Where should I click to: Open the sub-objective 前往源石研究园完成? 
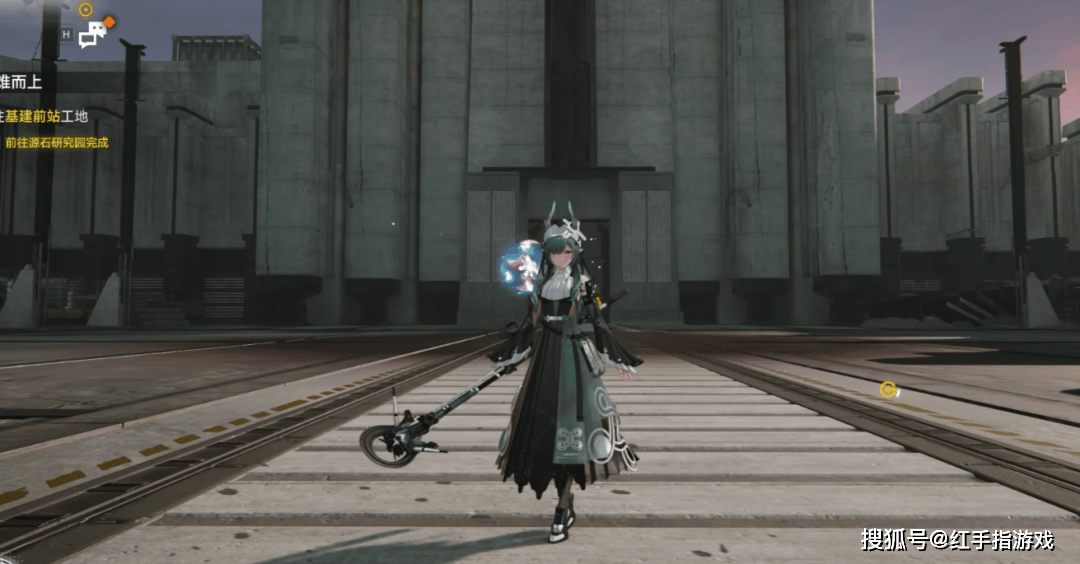pyautogui.click(x=56, y=143)
